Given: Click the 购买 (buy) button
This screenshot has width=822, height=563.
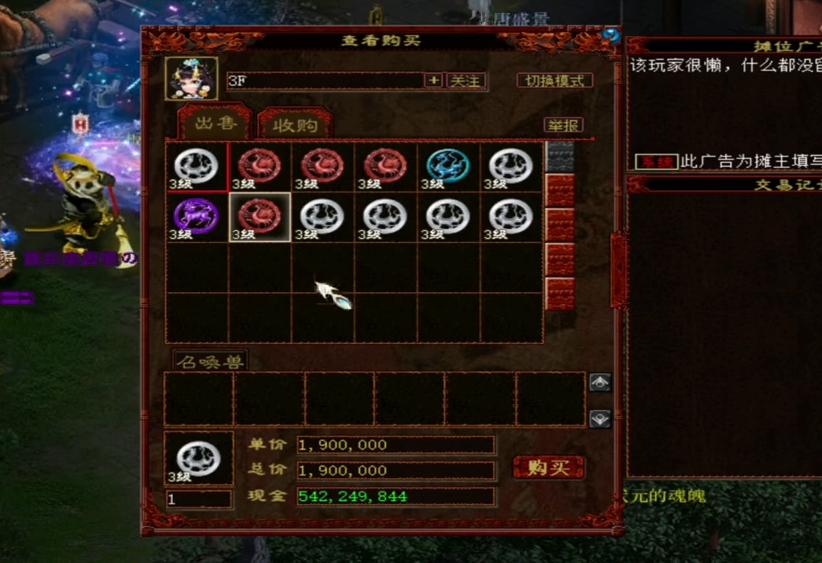Looking at the screenshot, I should click(x=548, y=468).
